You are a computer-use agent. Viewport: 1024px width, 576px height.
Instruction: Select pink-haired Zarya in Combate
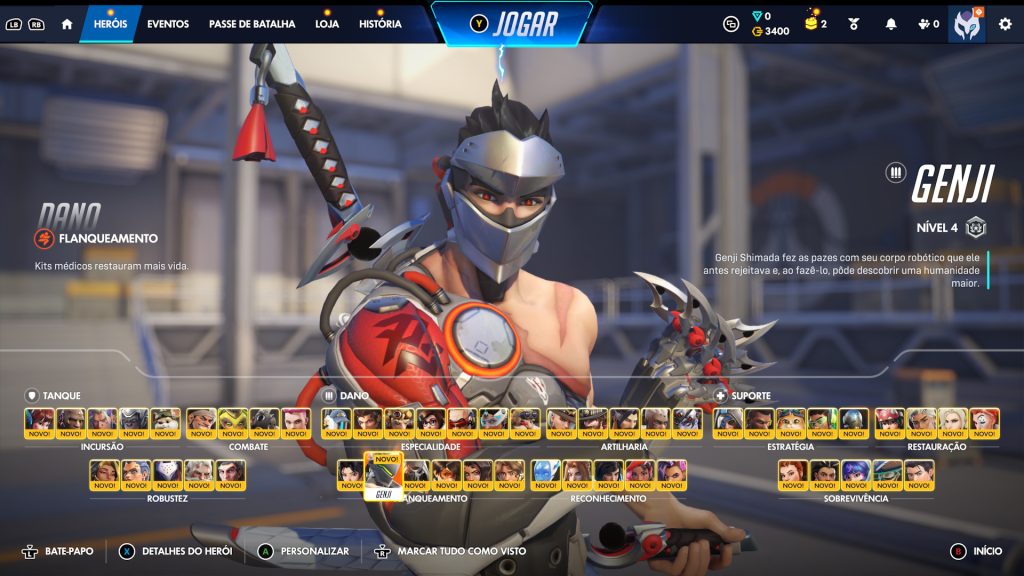(x=295, y=424)
